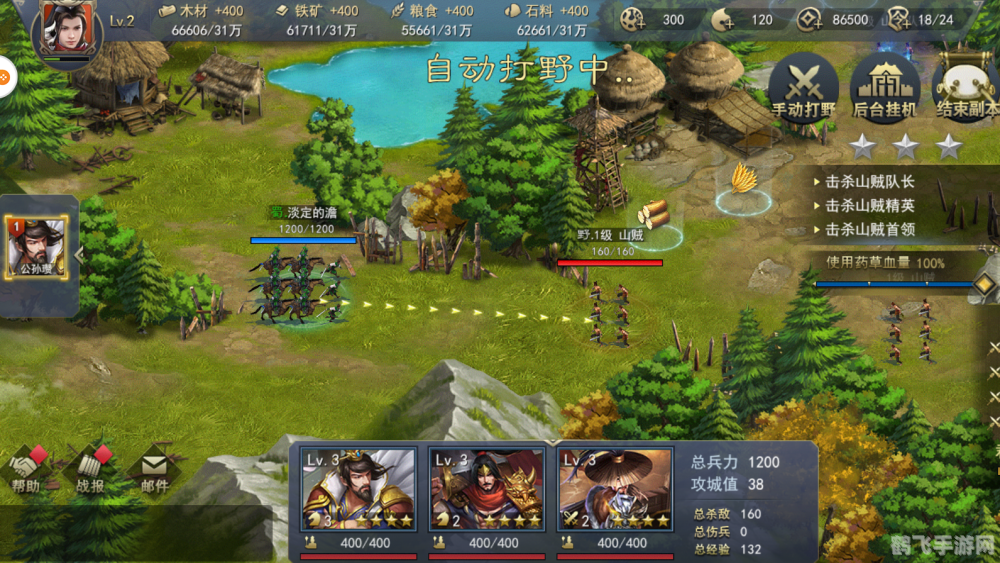
Task: Open the player avatar profile
Action: coord(67,31)
